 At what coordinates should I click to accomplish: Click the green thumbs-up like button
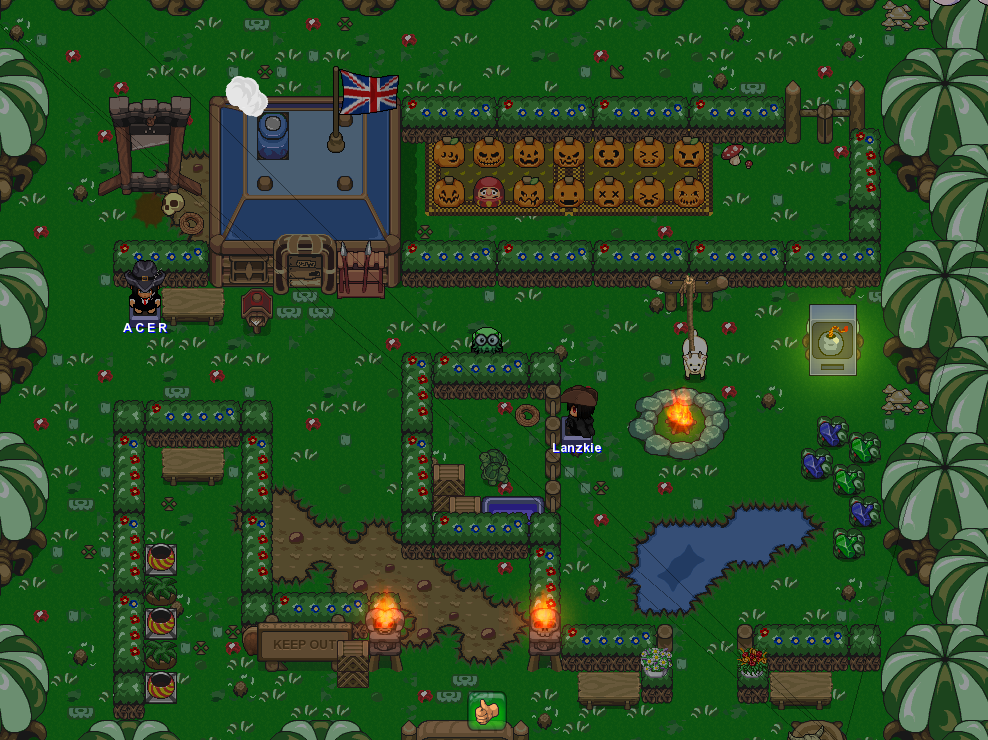487,711
